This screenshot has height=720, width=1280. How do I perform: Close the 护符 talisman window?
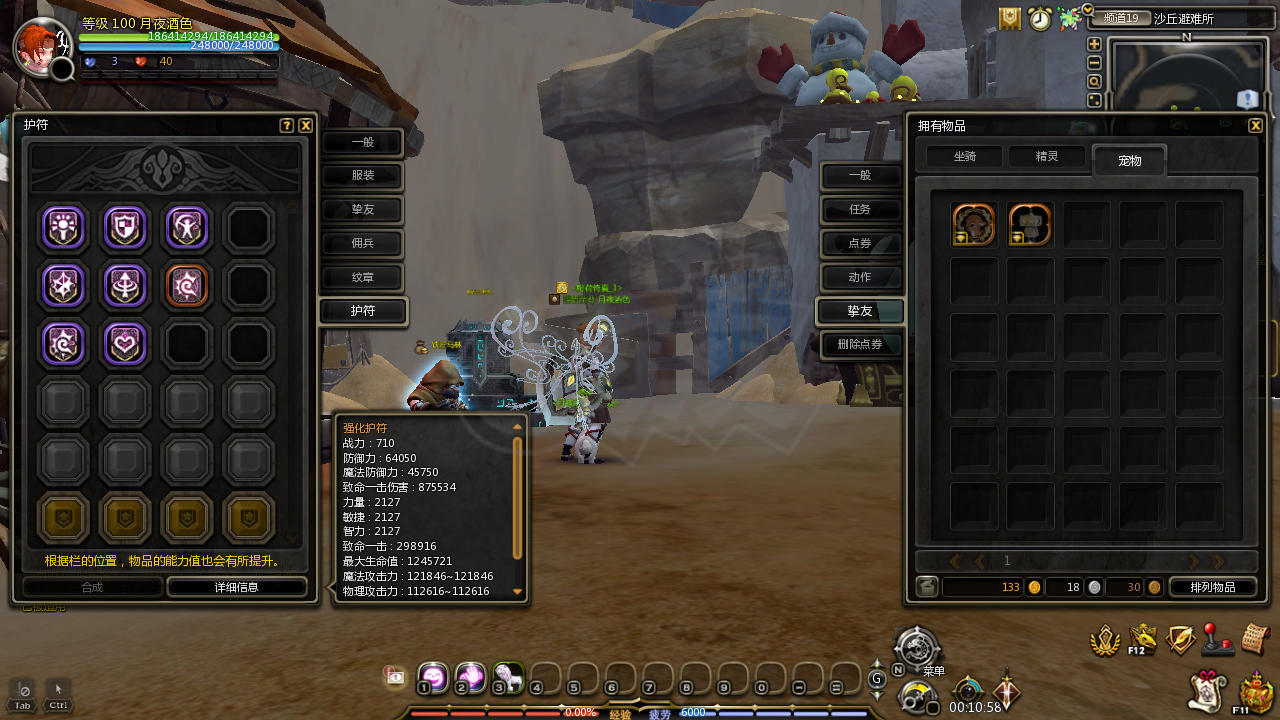coord(306,126)
